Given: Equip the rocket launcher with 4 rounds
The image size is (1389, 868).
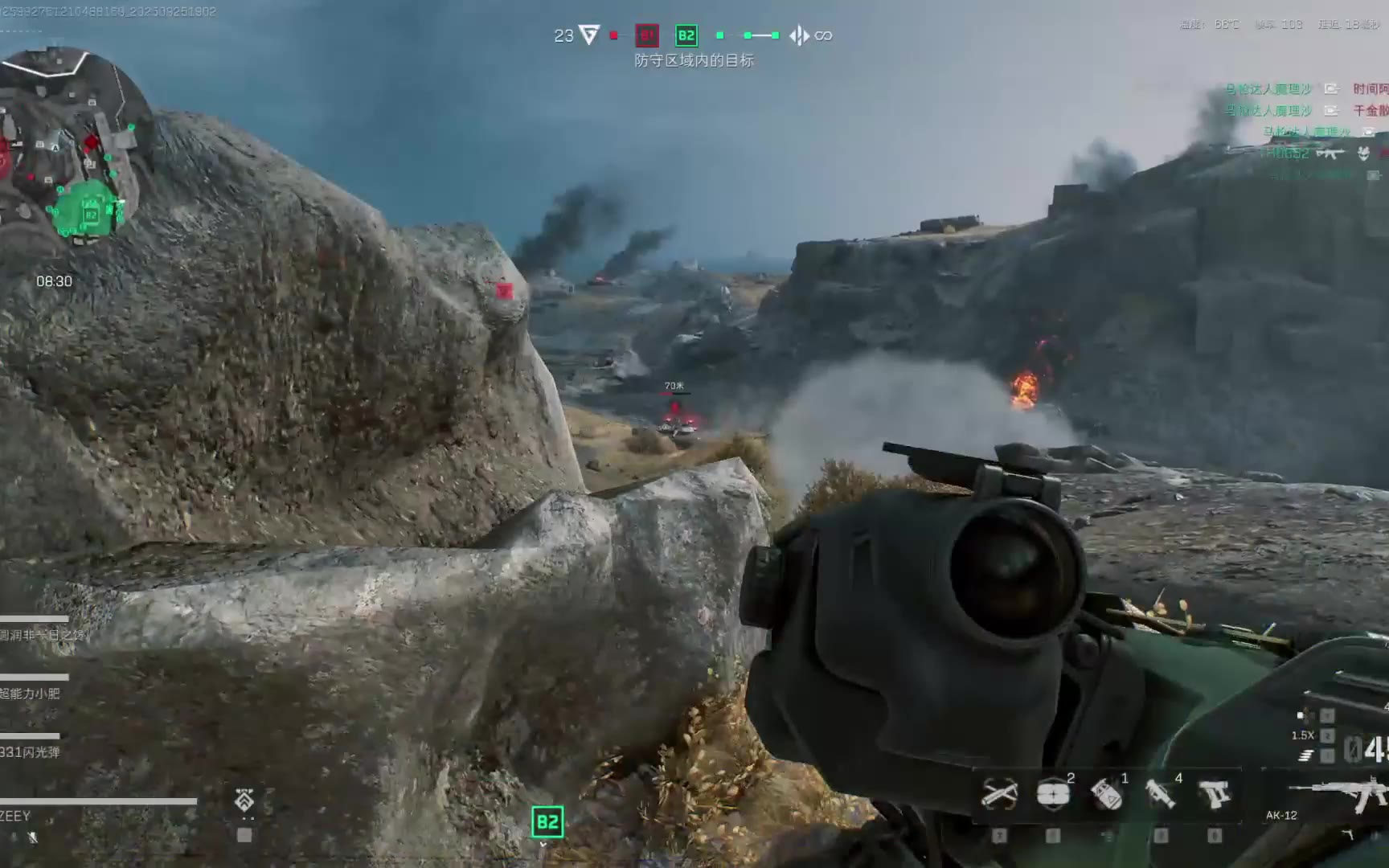Looking at the screenshot, I should coord(1161,794).
